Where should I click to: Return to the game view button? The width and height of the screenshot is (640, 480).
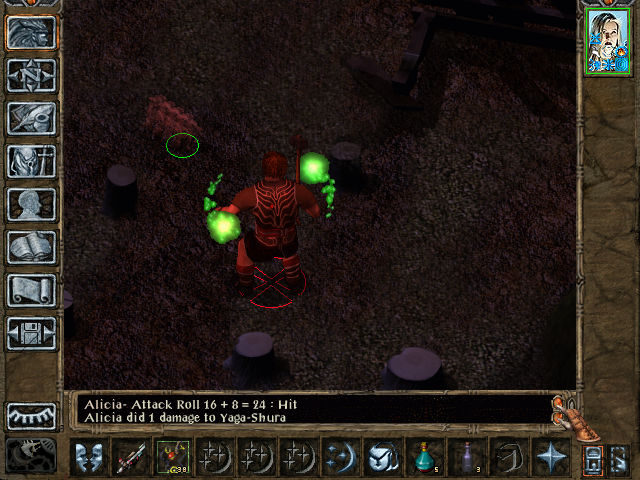(31, 32)
